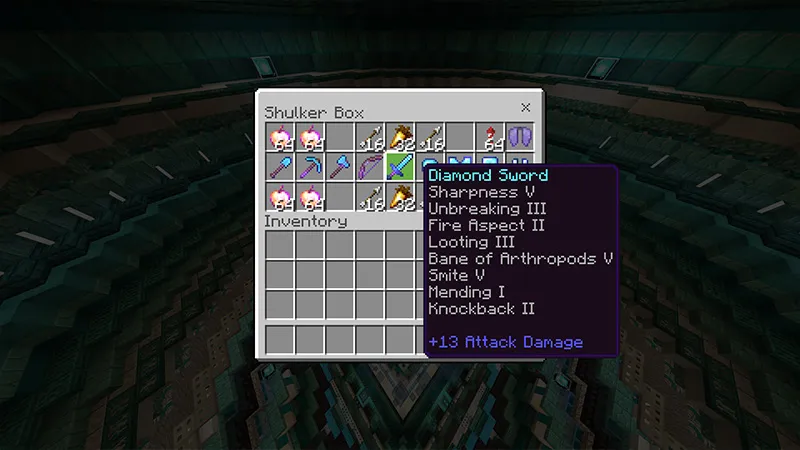
Task: Select the firework rocket stack
Action: [x=490, y=137]
